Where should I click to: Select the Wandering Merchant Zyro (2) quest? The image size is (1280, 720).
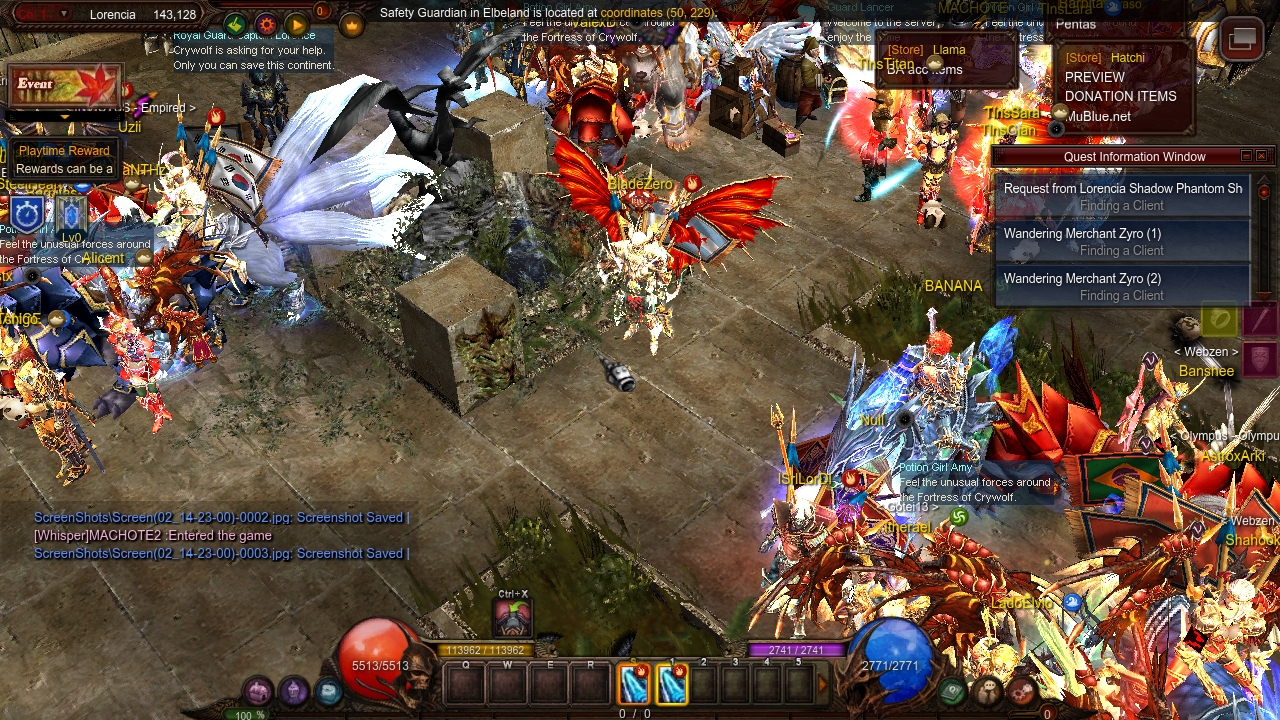point(1122,286)
